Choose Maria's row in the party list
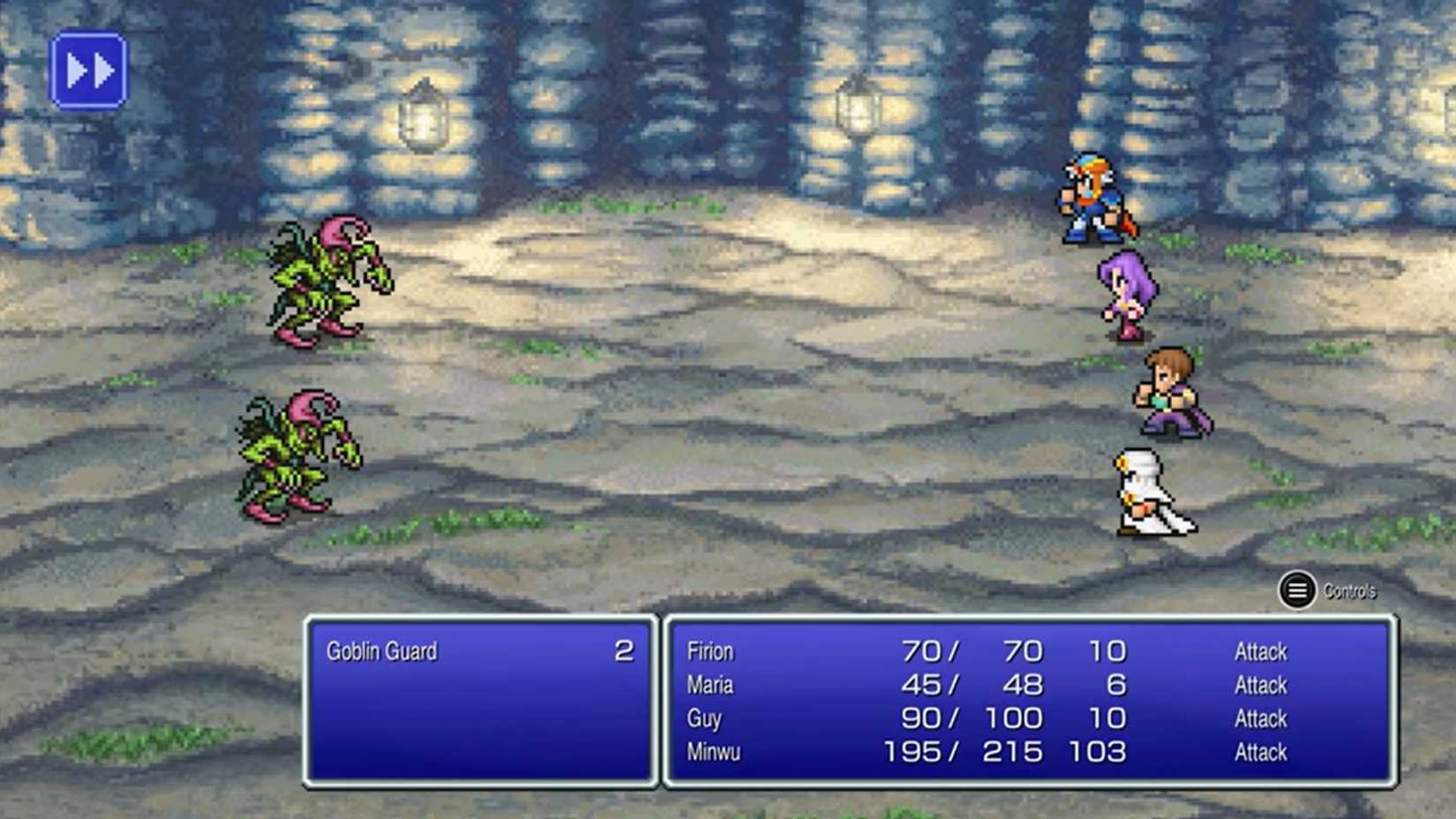 coord(710,685)
